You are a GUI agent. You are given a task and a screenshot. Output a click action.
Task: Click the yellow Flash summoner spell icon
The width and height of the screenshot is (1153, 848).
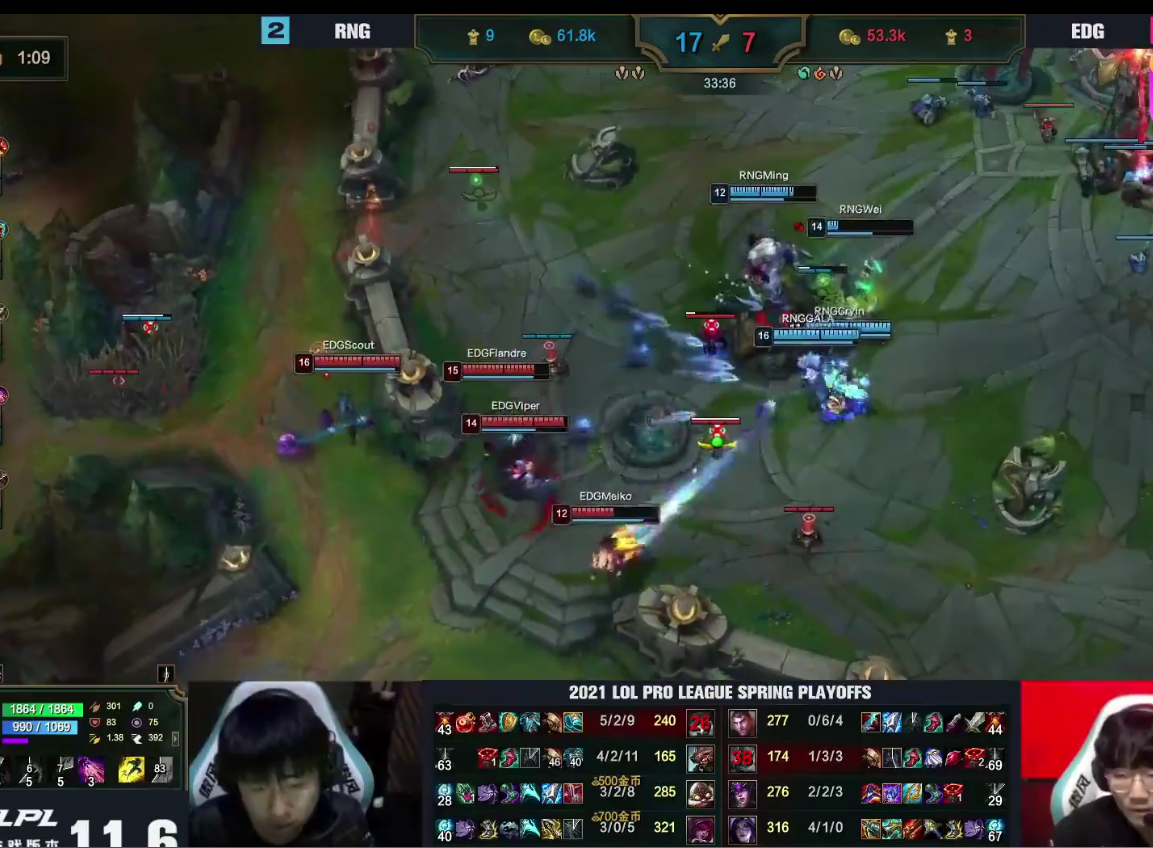[x=132, y=770]
